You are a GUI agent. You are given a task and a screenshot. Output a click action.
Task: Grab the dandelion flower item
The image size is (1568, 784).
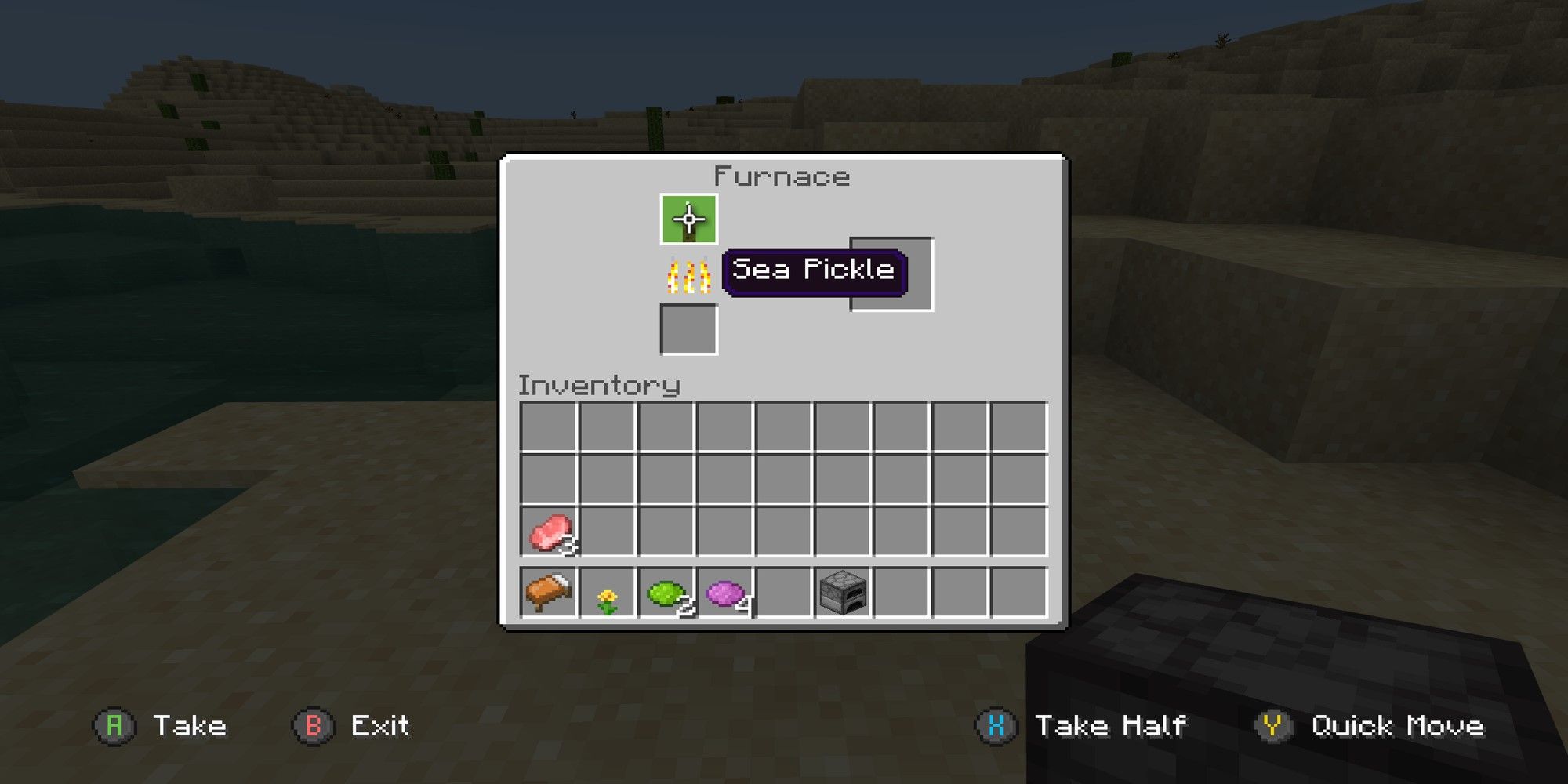[x=609, y=597]
